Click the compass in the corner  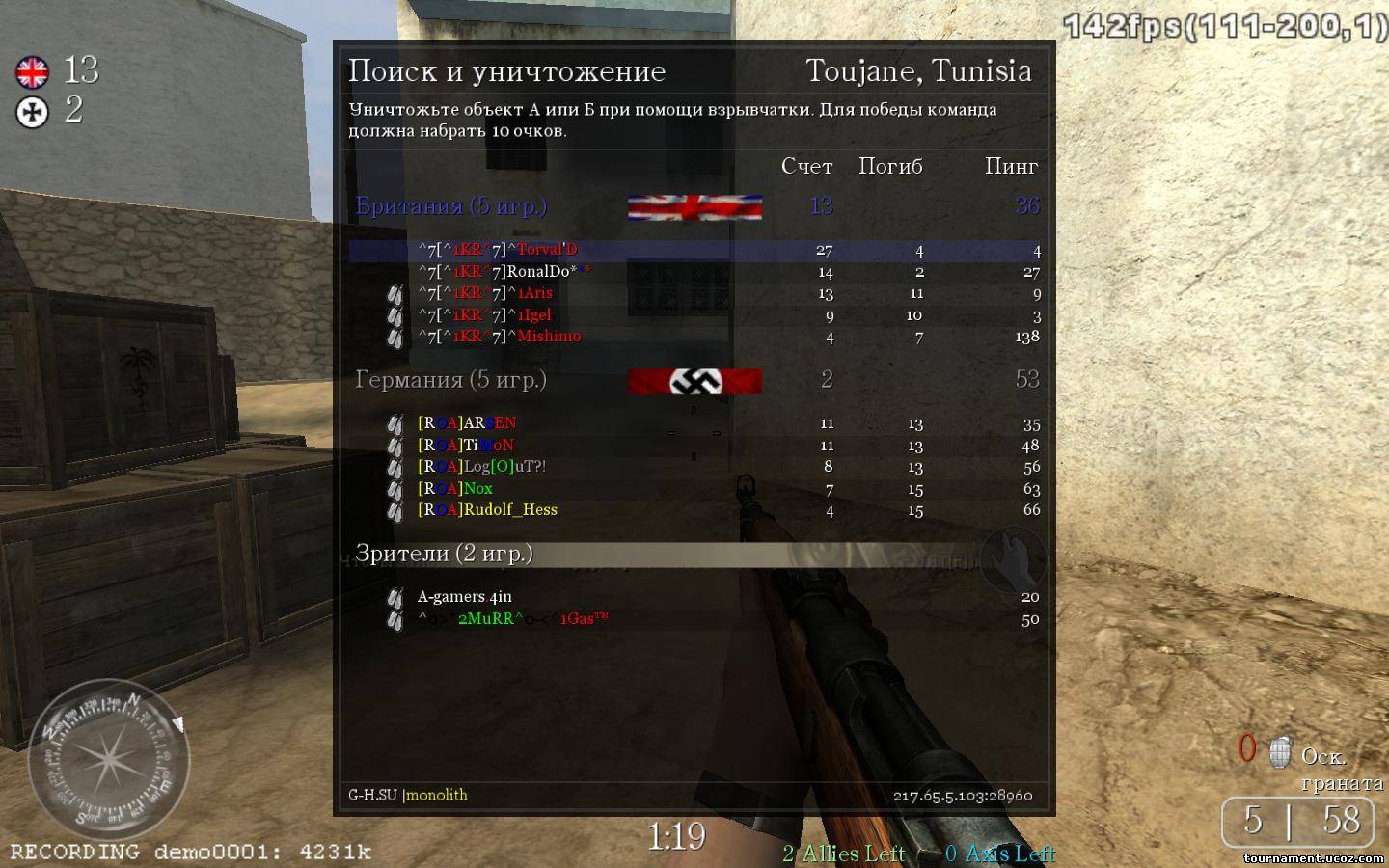[108, 755]
